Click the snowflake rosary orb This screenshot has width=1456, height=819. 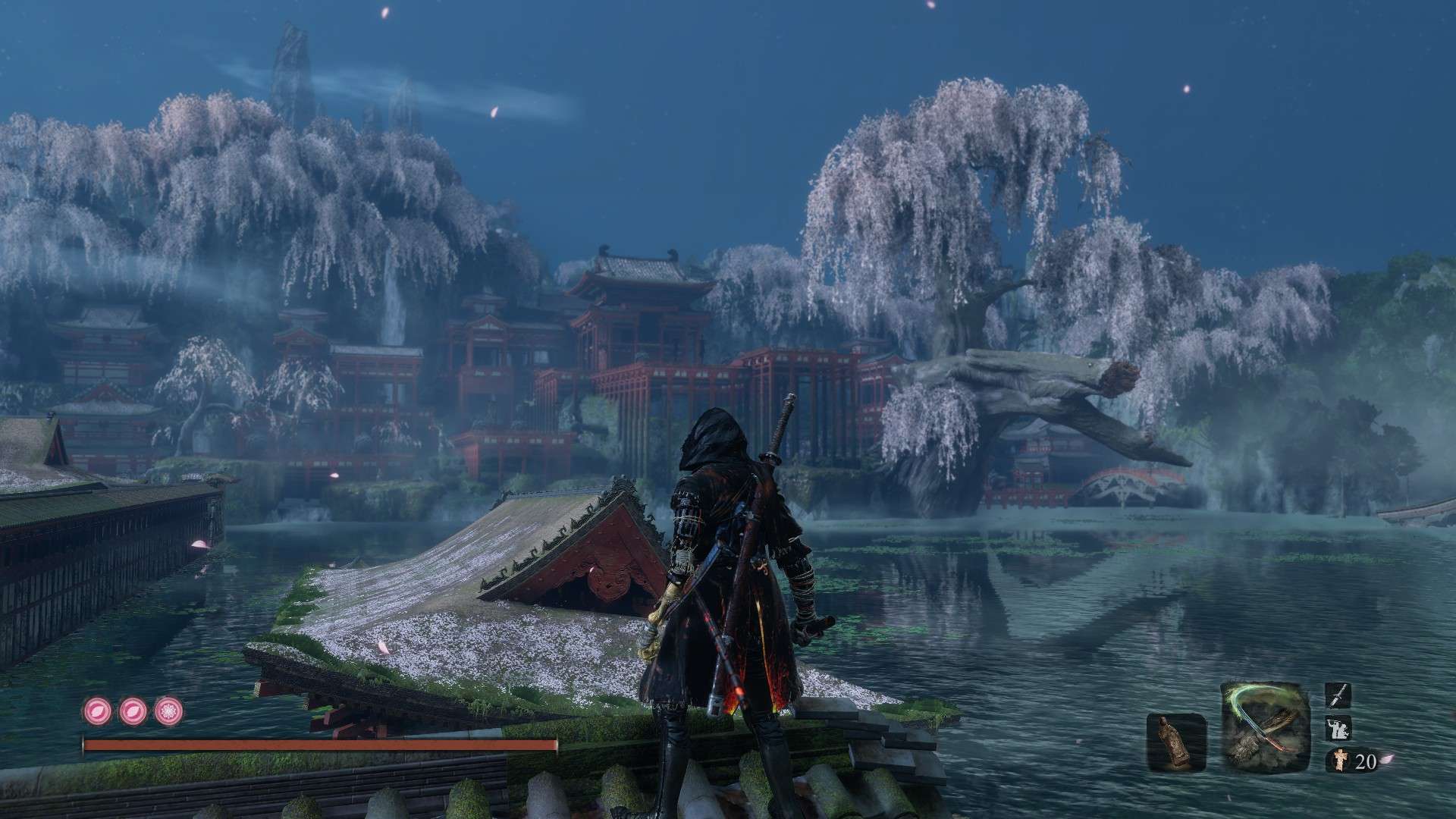click(x=167, y=711)
